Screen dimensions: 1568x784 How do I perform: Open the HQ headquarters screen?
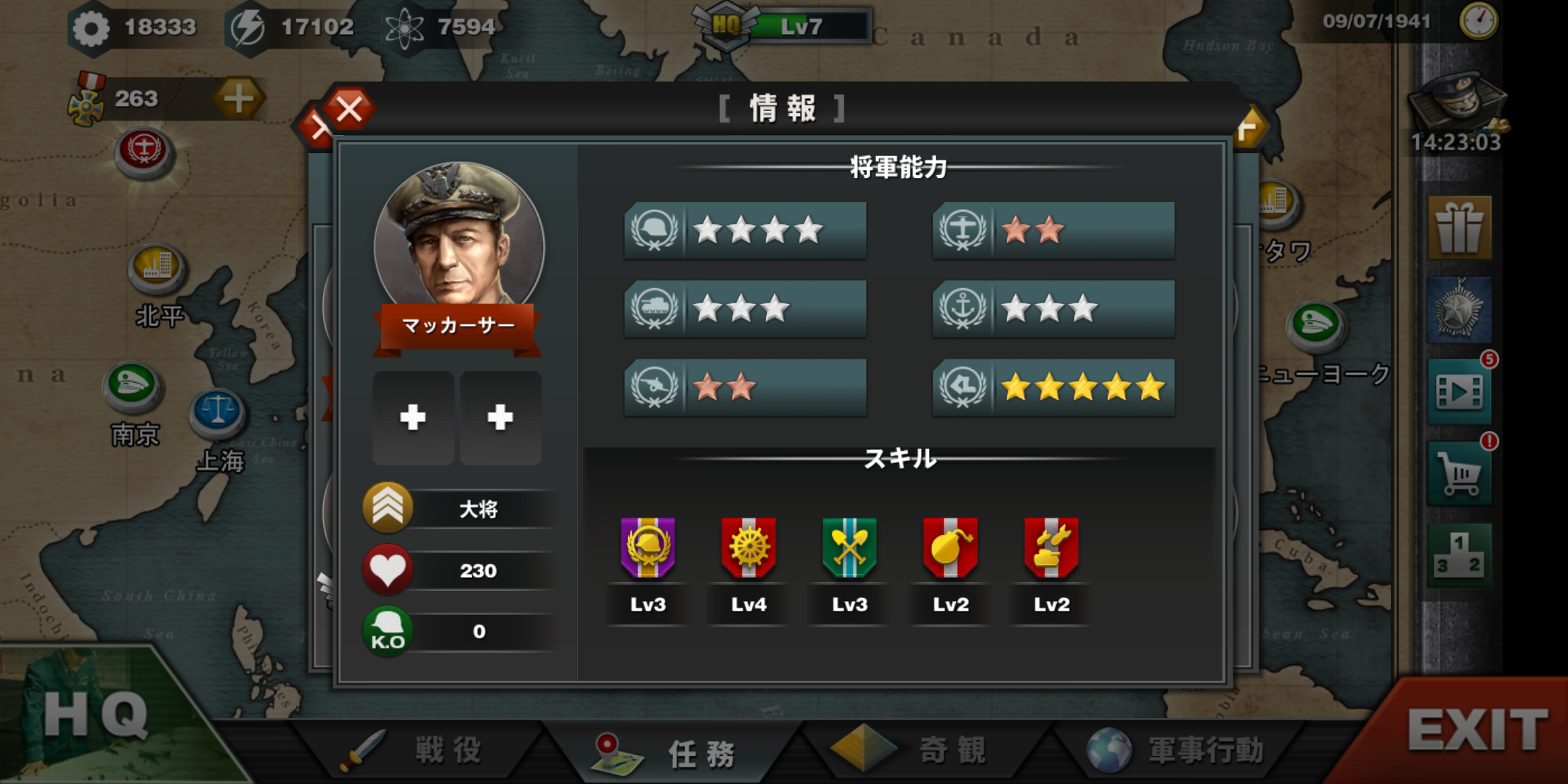tap(94, 715)
